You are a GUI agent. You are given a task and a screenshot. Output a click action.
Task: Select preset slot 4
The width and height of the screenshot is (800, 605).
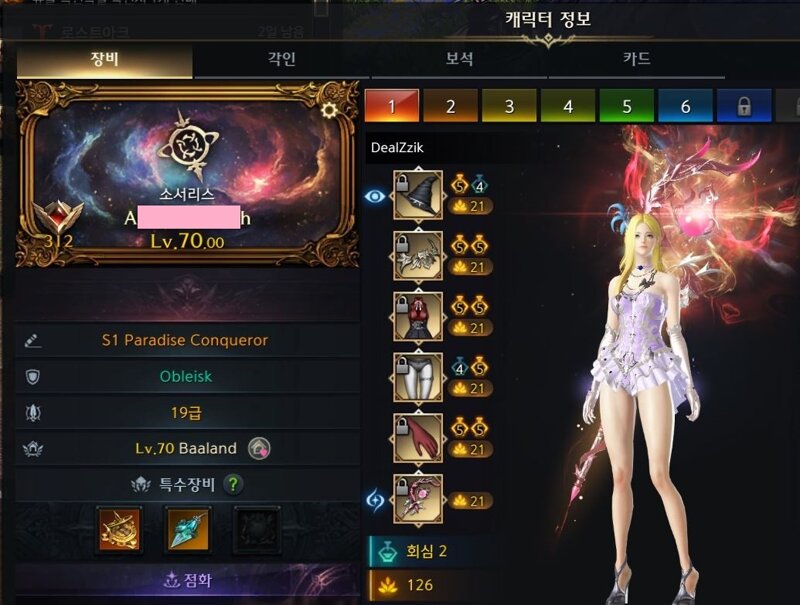click(567, 106)
